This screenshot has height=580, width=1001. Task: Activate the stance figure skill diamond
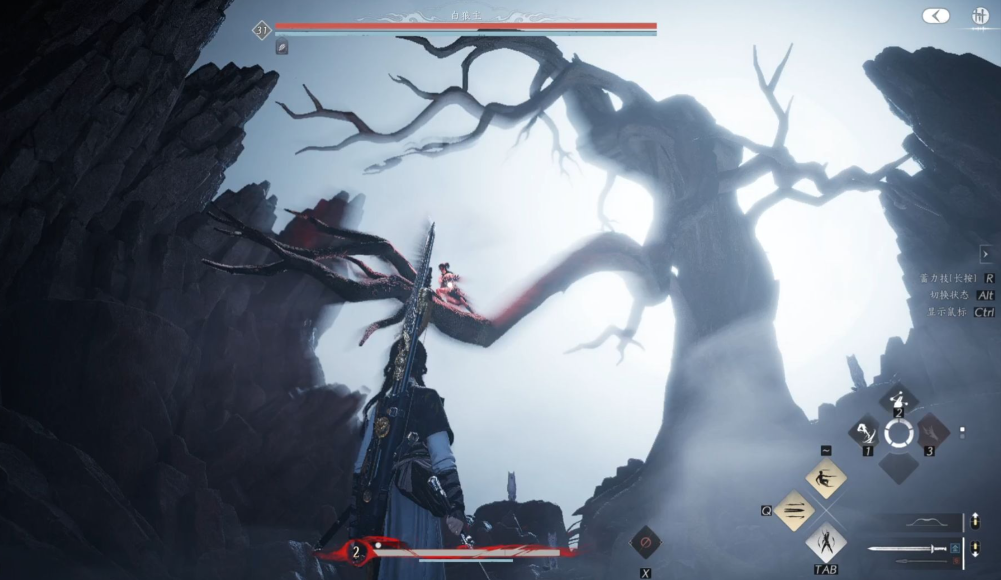826,543
